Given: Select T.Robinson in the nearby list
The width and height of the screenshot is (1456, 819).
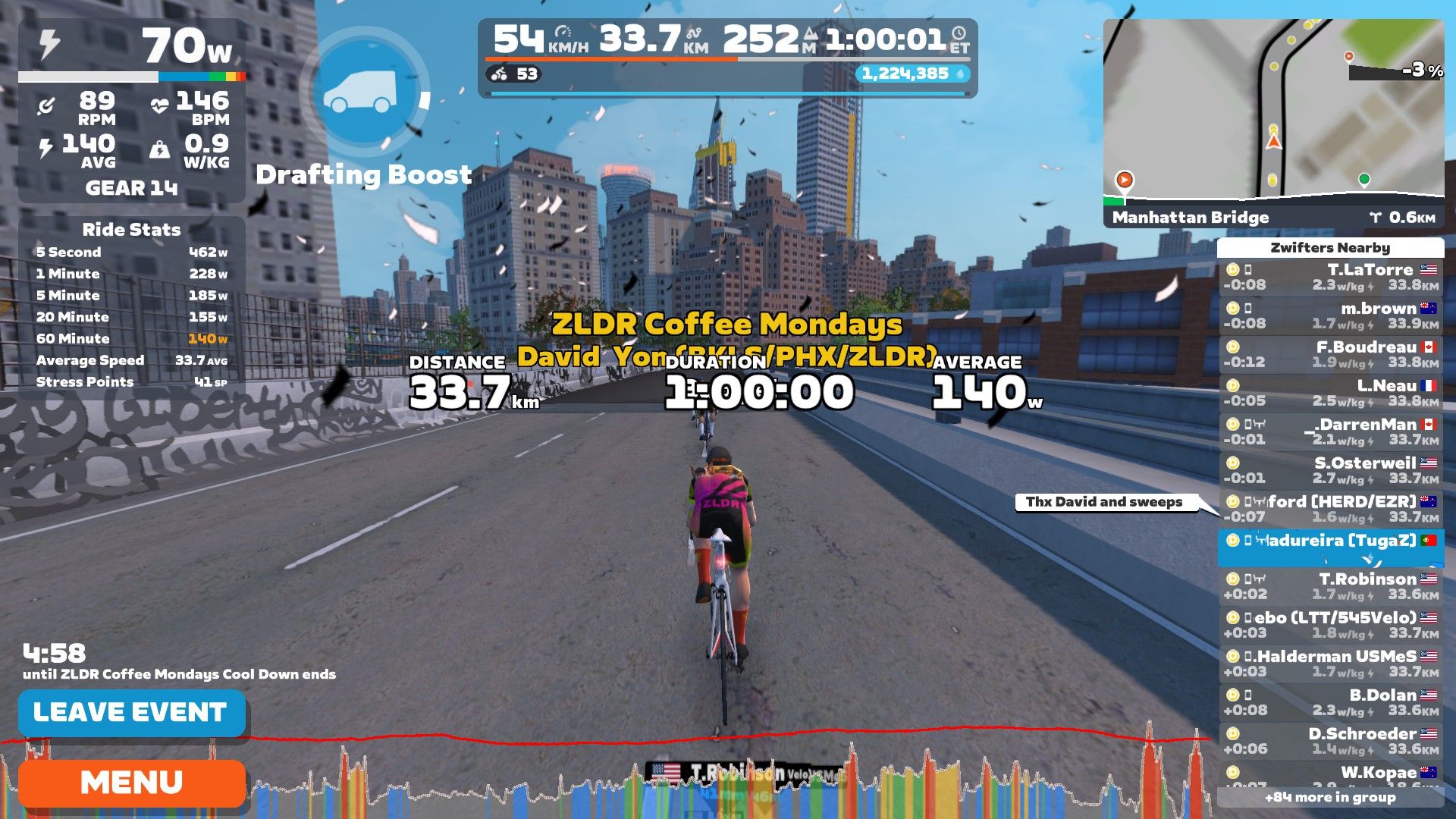Looking at the screenshot, I should [x=1331, y=587].
